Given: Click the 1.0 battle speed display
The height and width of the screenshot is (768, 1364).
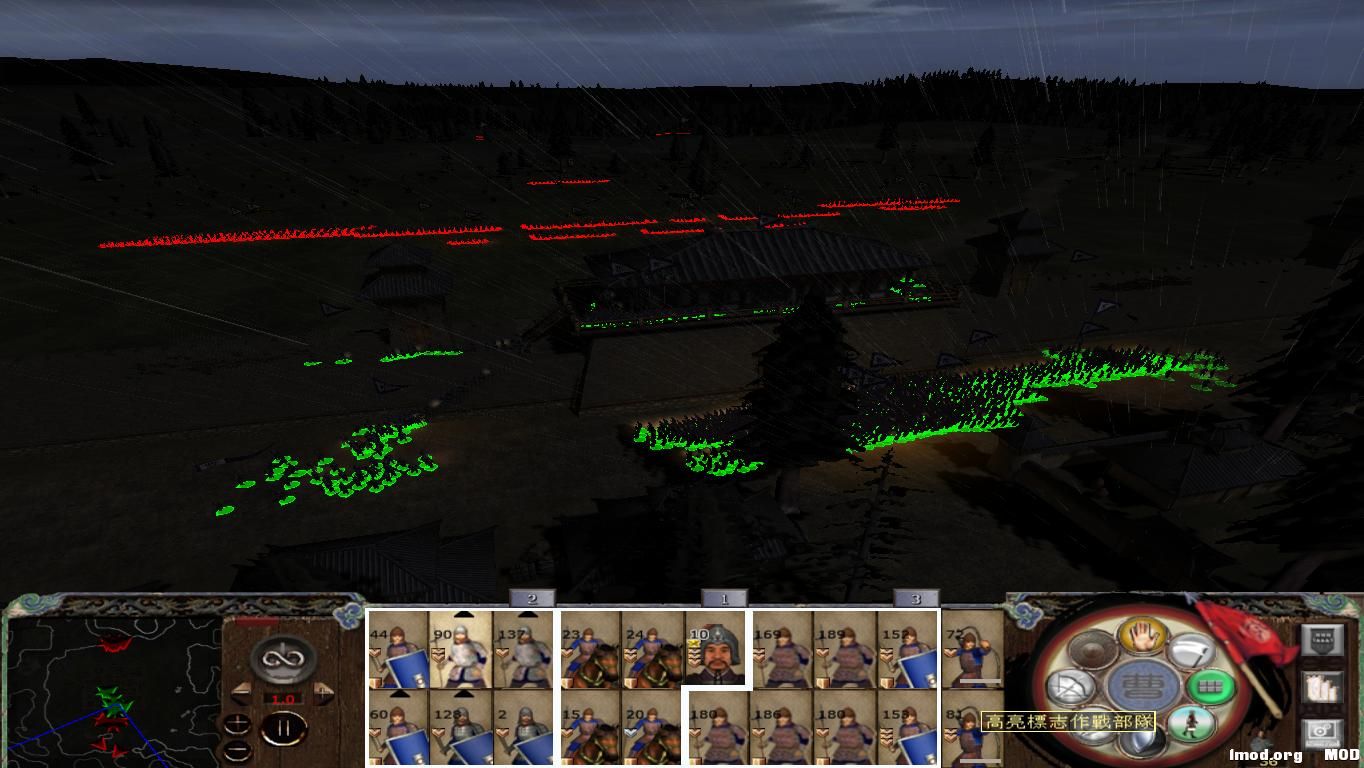Looking at the screenshot, I should (284, 698).
